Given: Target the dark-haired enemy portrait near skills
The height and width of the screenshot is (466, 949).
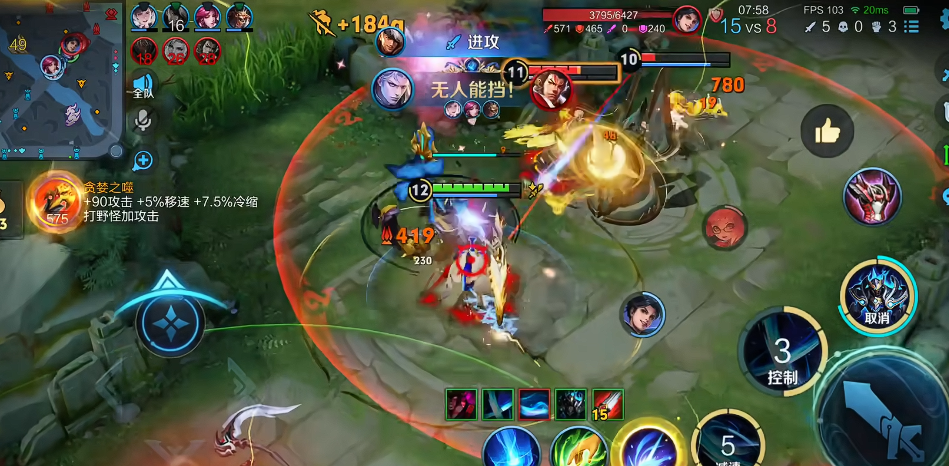Looking at the screenshot, I should click(x=642, y=315).
